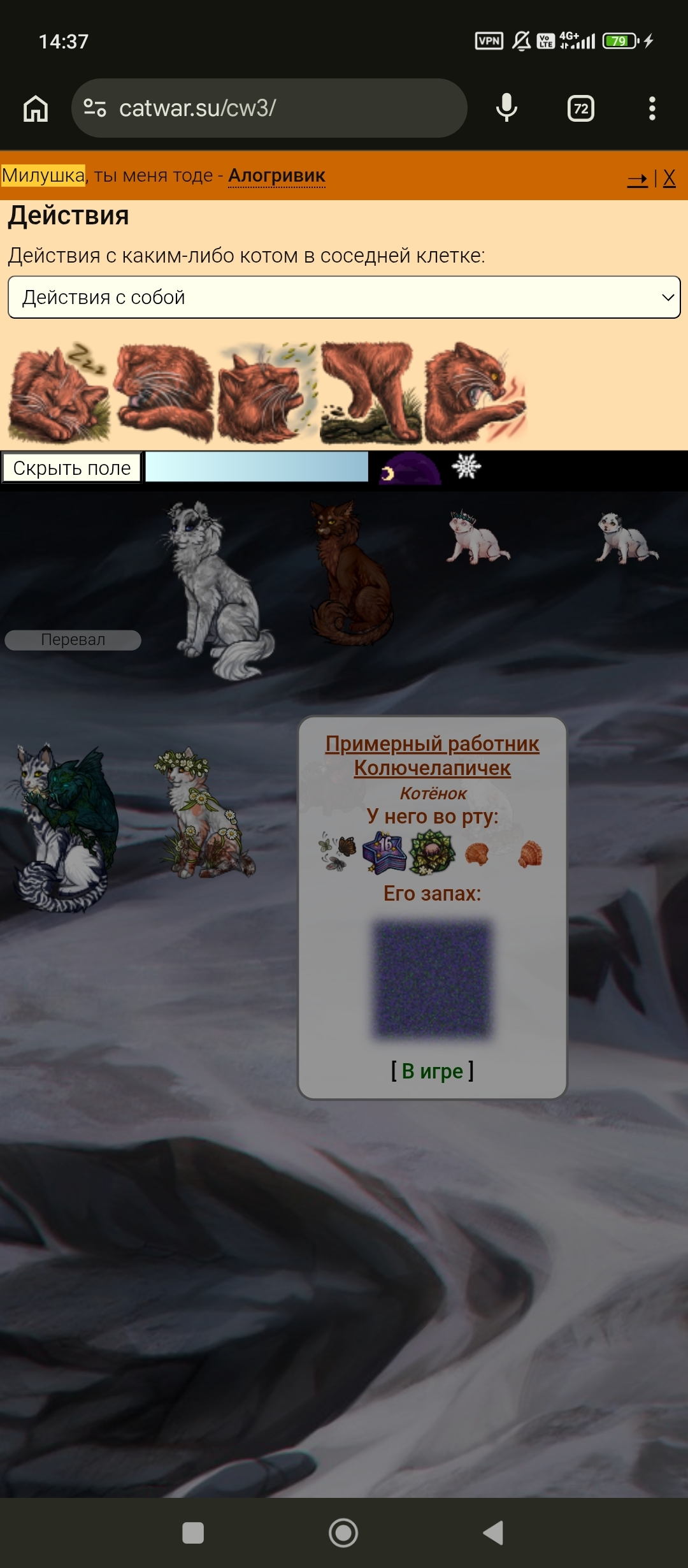The width and height of the screenshot is (688, 1568).
Task: Select the butterflies item in the mouth
Action: click(338, 853)
